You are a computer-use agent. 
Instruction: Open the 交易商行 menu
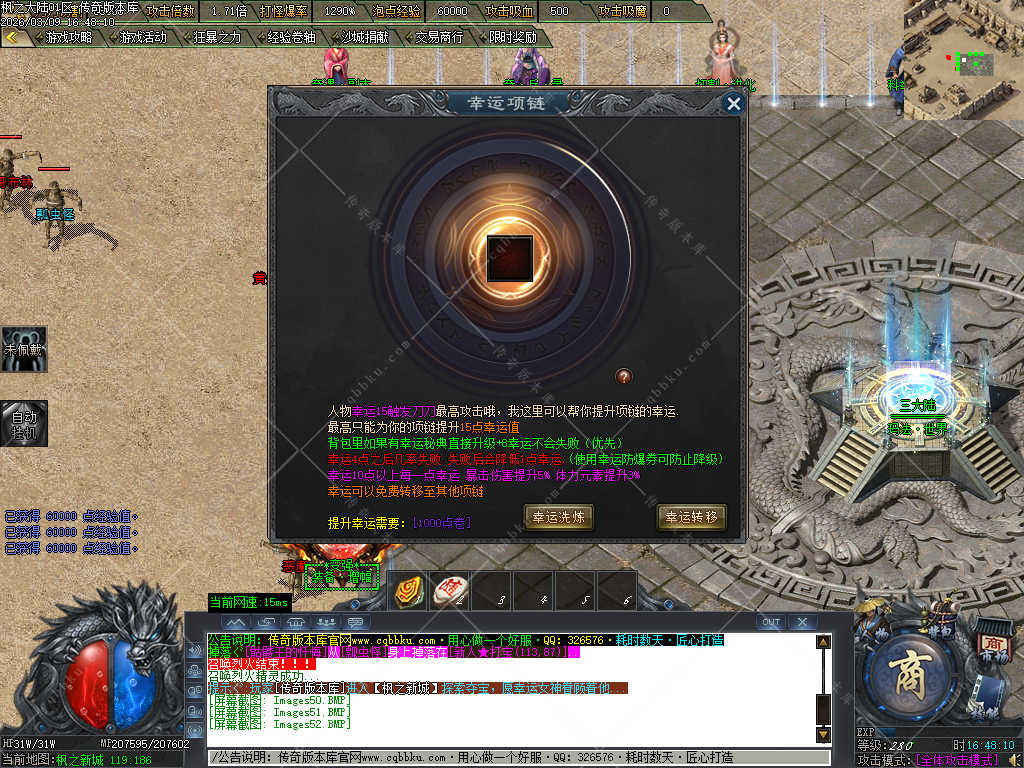tap(439, 37)
